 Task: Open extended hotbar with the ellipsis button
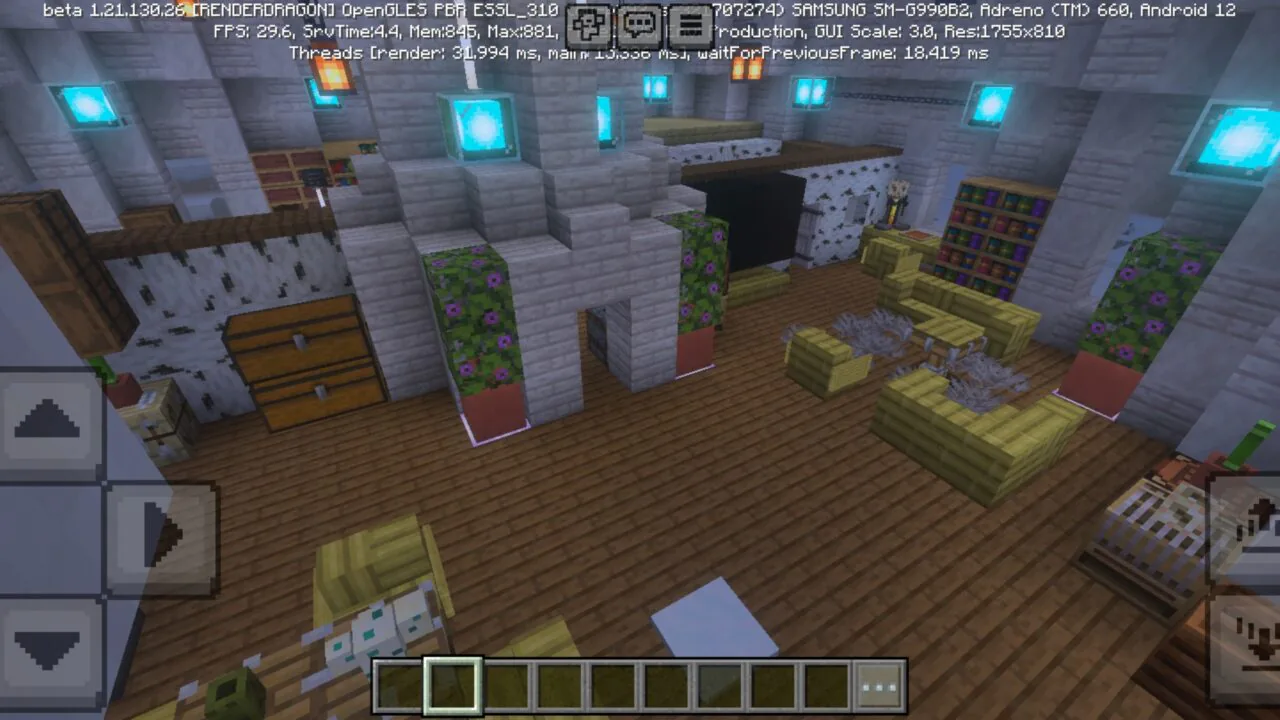pyautogui.click(x=877, y=685)
